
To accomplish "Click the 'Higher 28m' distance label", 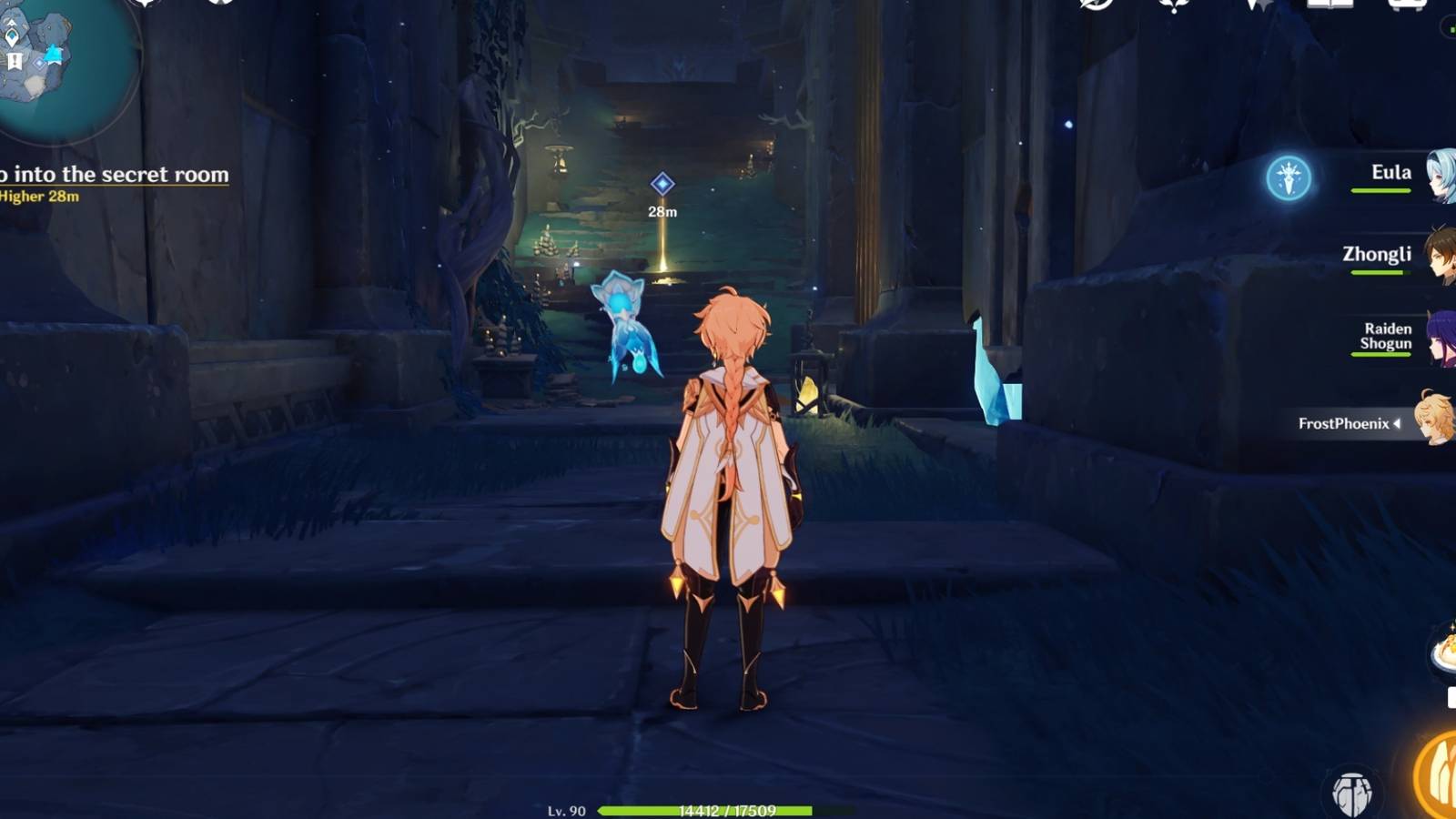I will pyautogui.click(x=38, y=196).
